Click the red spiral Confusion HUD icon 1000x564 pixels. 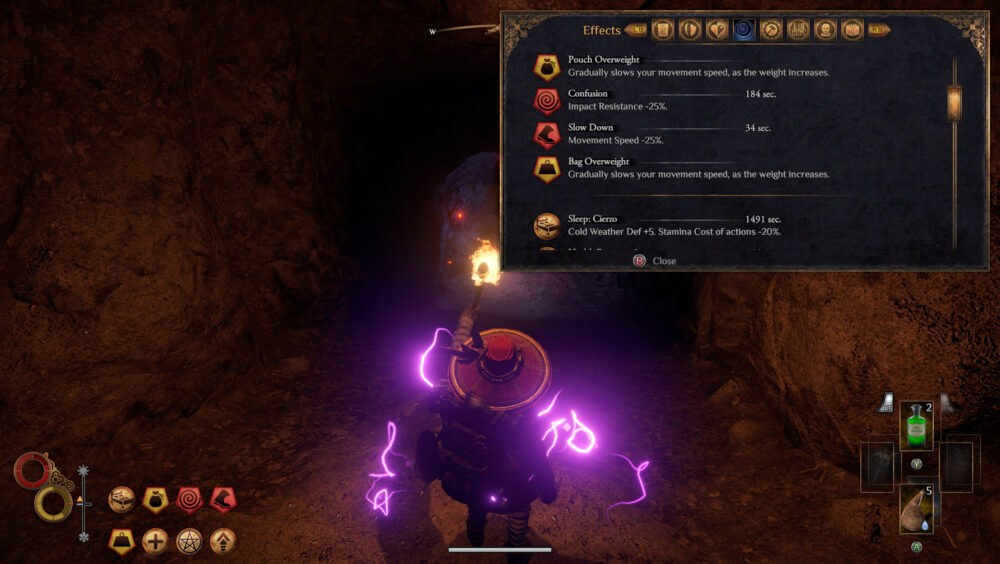tap(189, 498)
